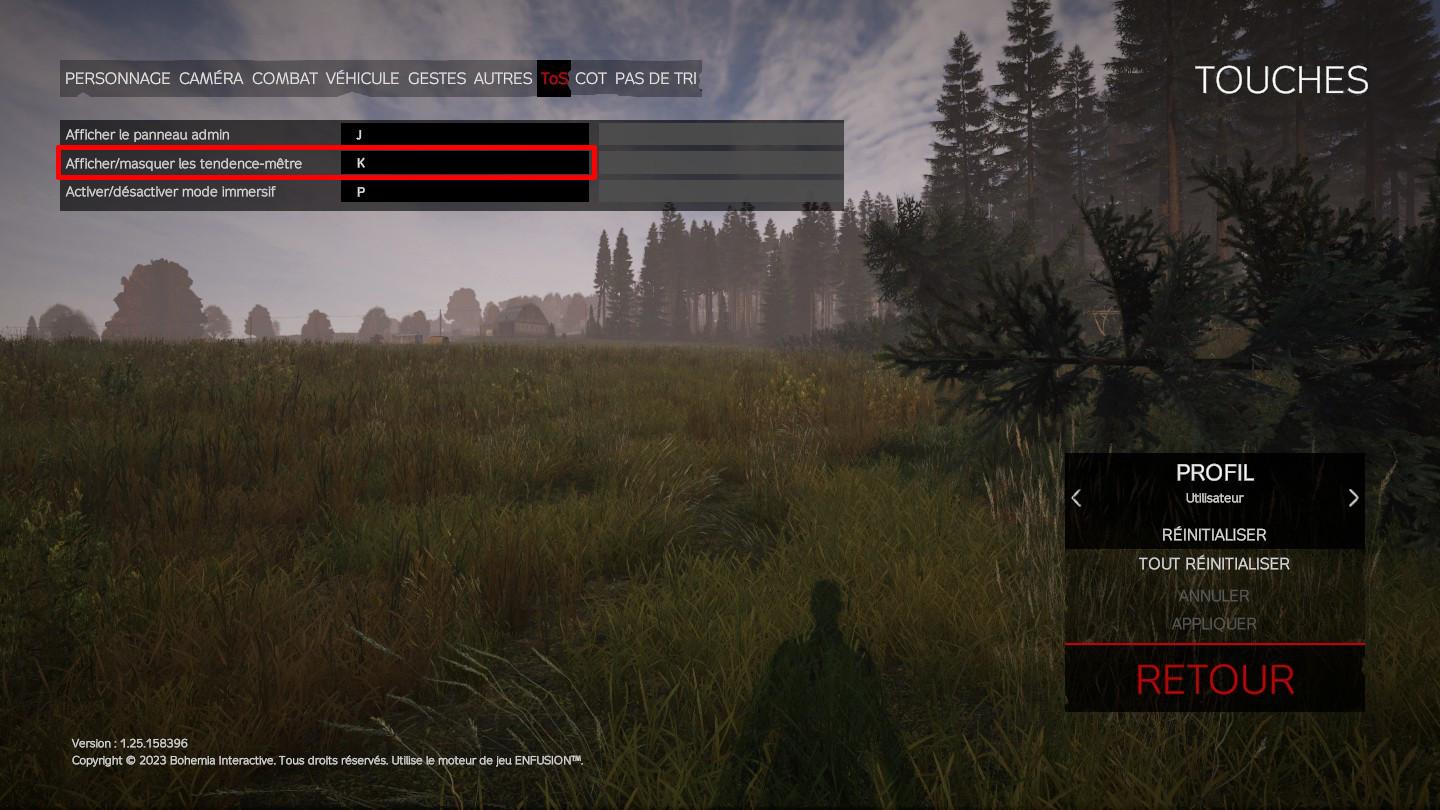Viewport: 1440px width, 810px height.
Task: Switch to the GESTES tab
Action: 437,78
